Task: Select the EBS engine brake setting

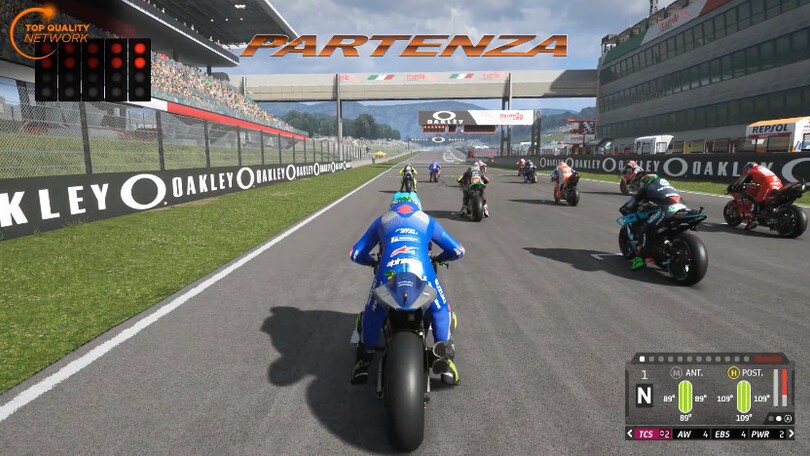Action: point(729,434)
